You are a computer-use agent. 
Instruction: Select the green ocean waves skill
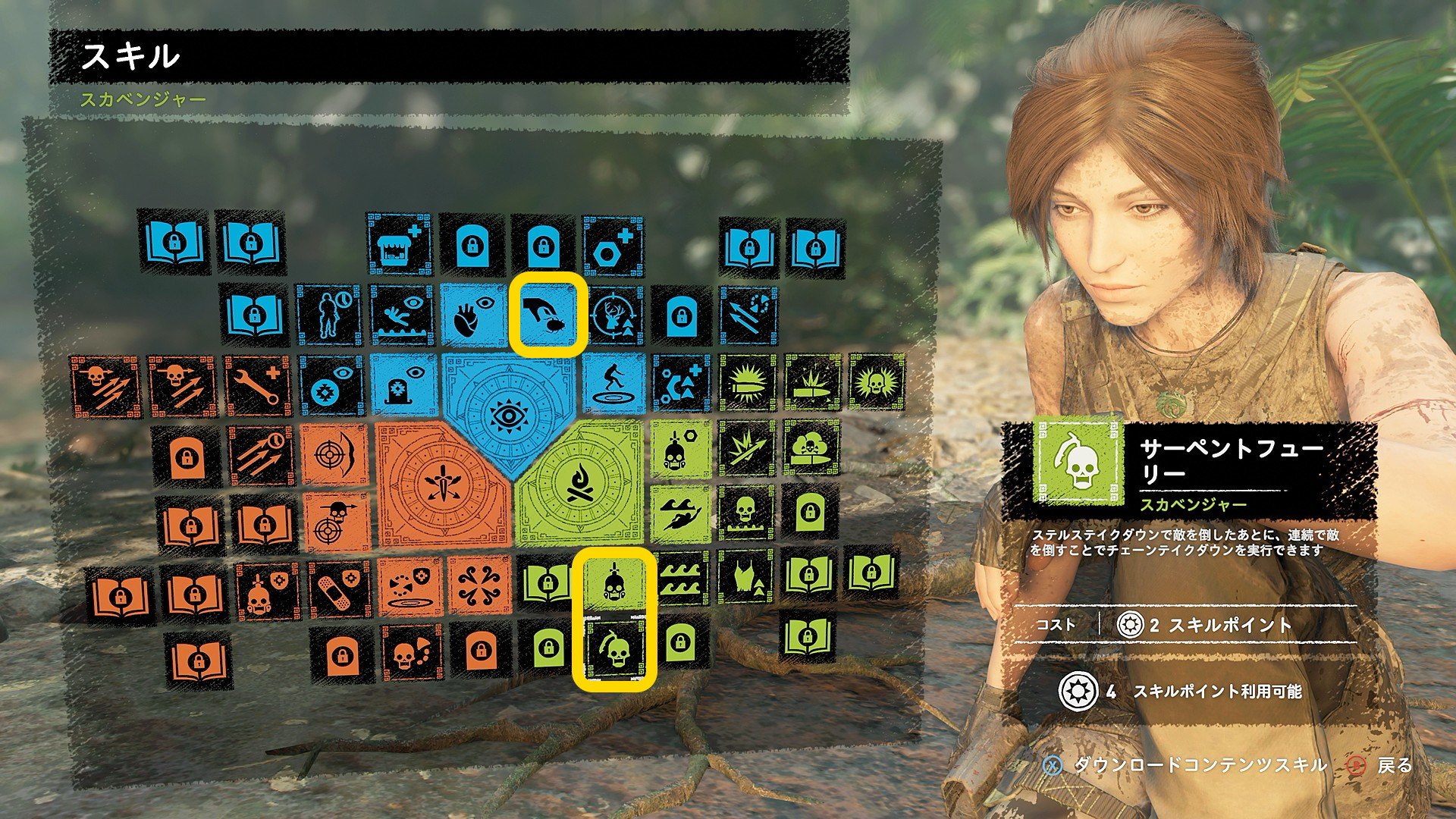point(682,582)
